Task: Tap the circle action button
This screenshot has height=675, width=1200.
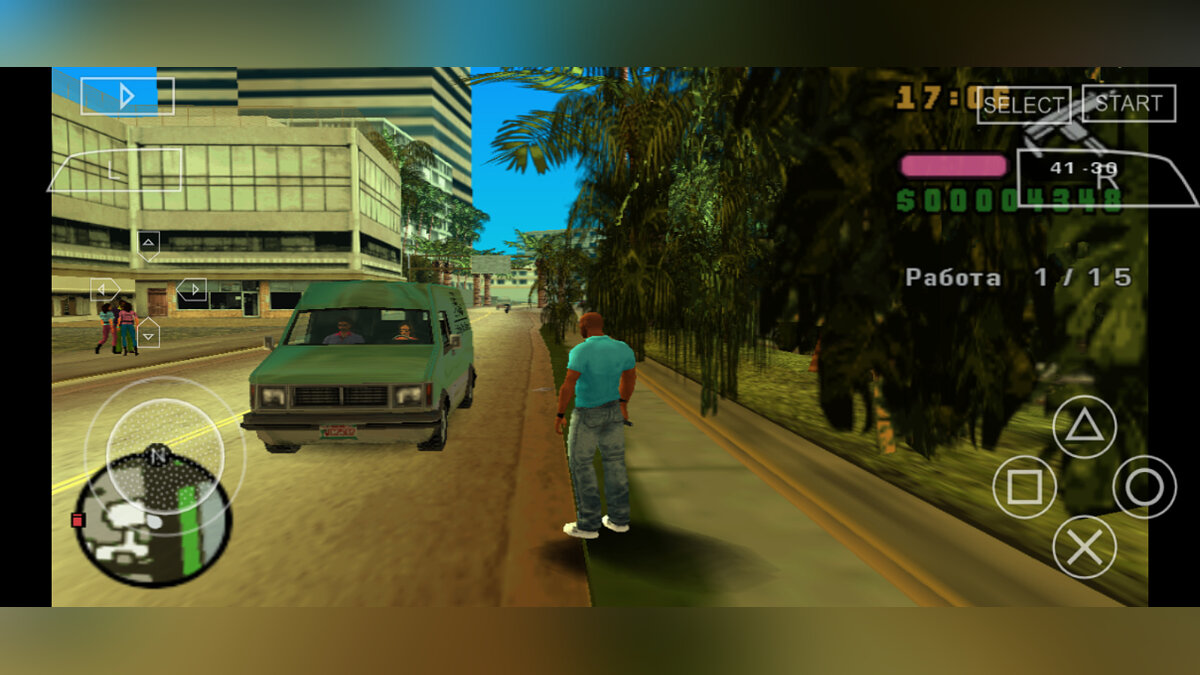Action: [1144, 487]
